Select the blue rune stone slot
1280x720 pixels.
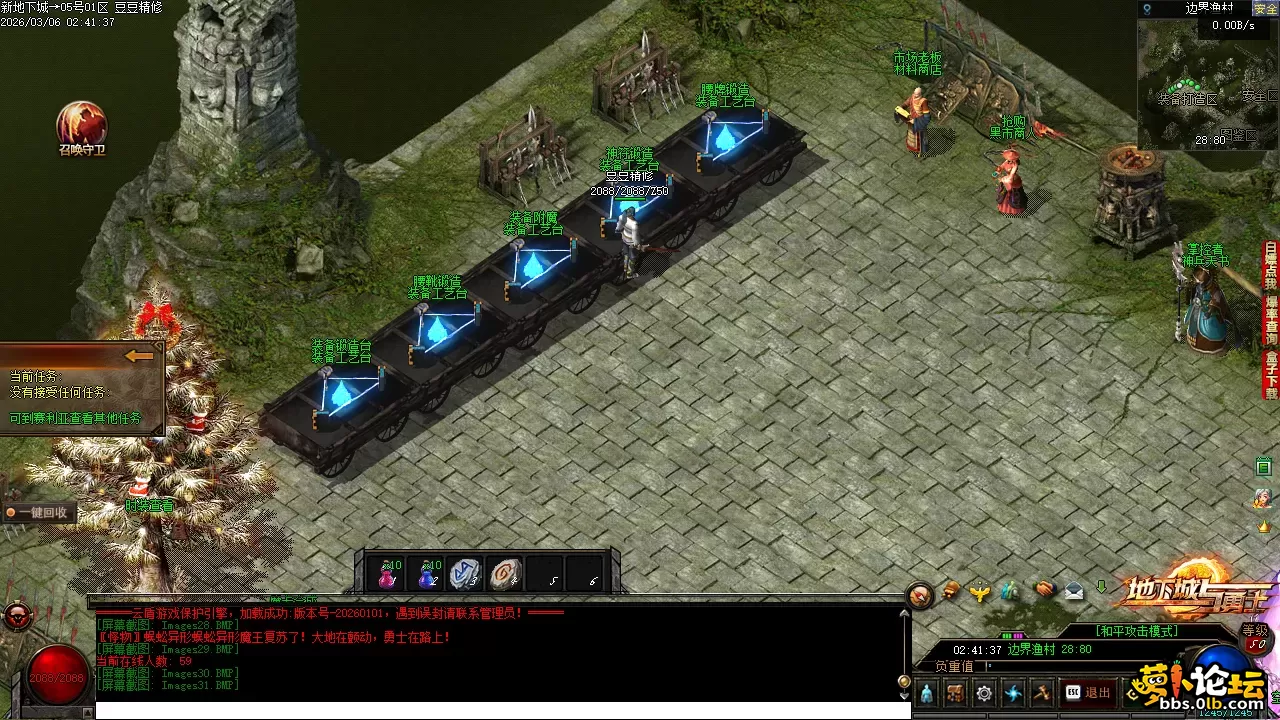pyautogui.click(x=465, y=574)
